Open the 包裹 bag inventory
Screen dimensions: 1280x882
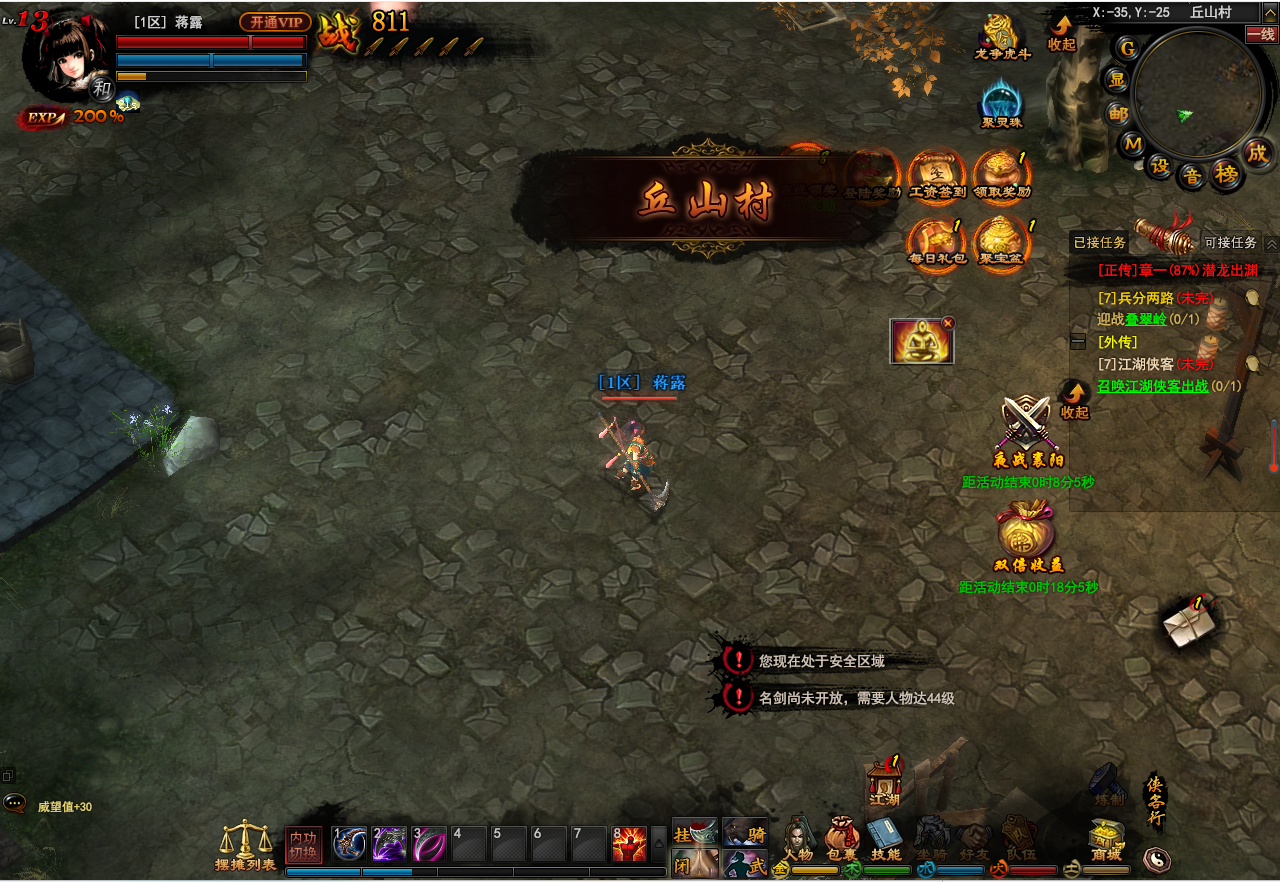pyautogui.click(x=842, y=840)
